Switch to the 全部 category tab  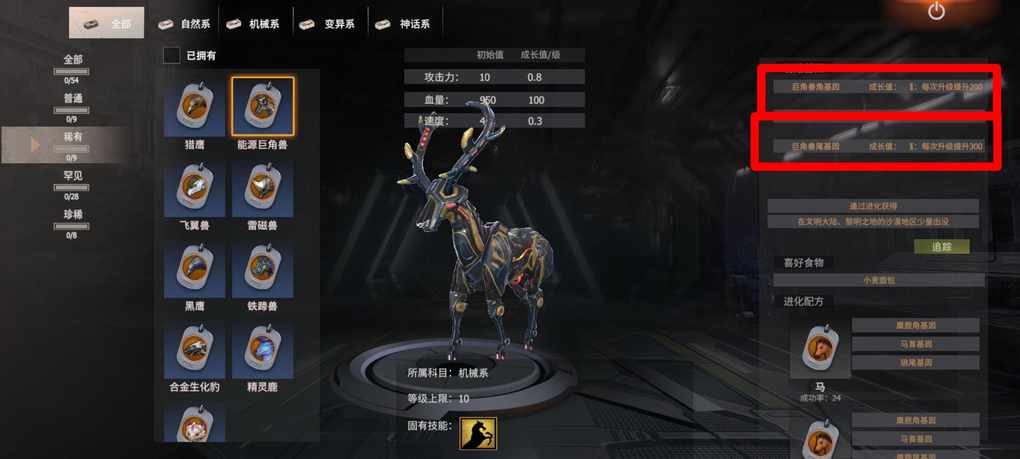point(106,23)
